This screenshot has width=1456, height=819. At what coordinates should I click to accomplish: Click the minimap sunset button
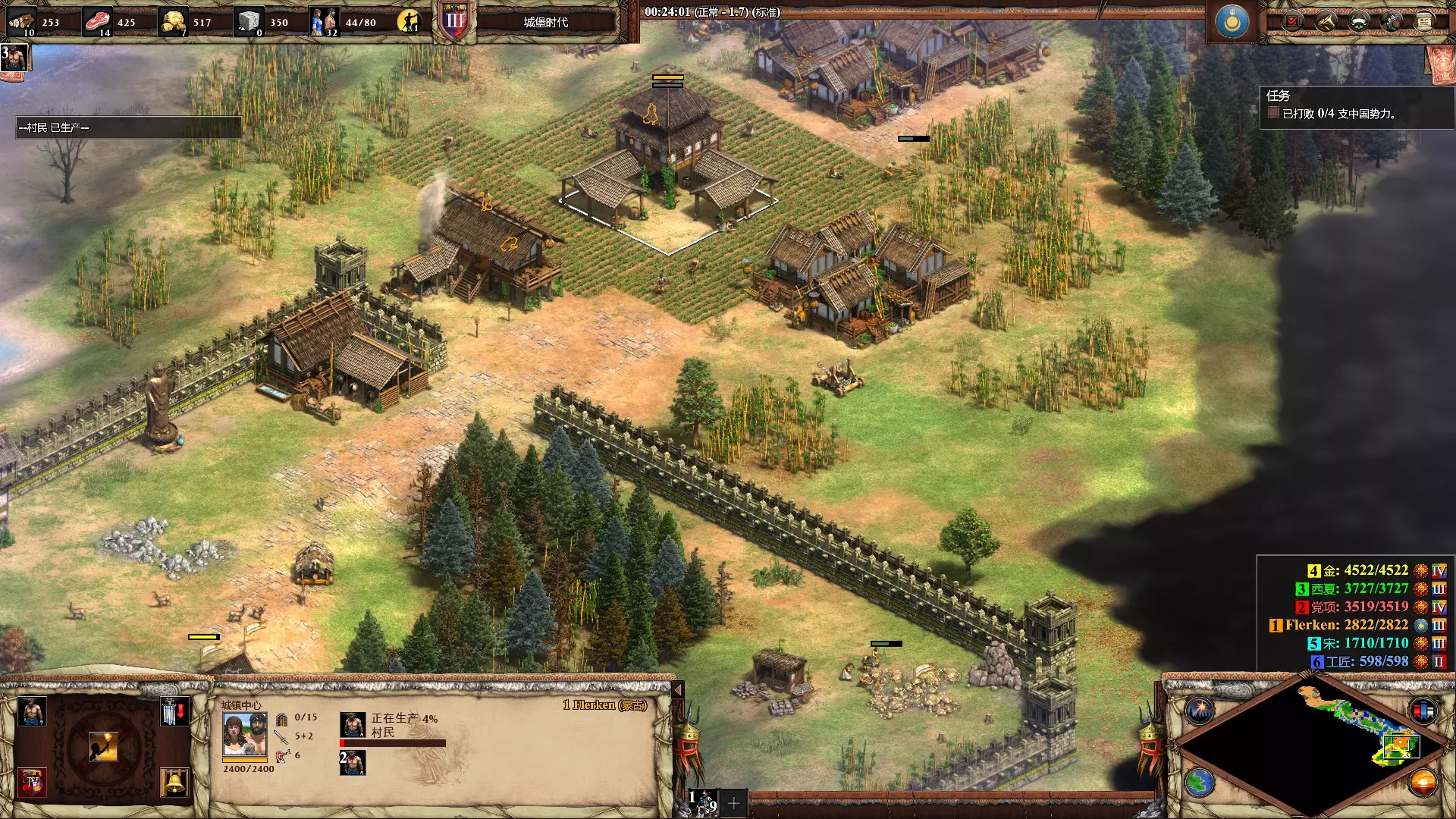(1423, 782)
